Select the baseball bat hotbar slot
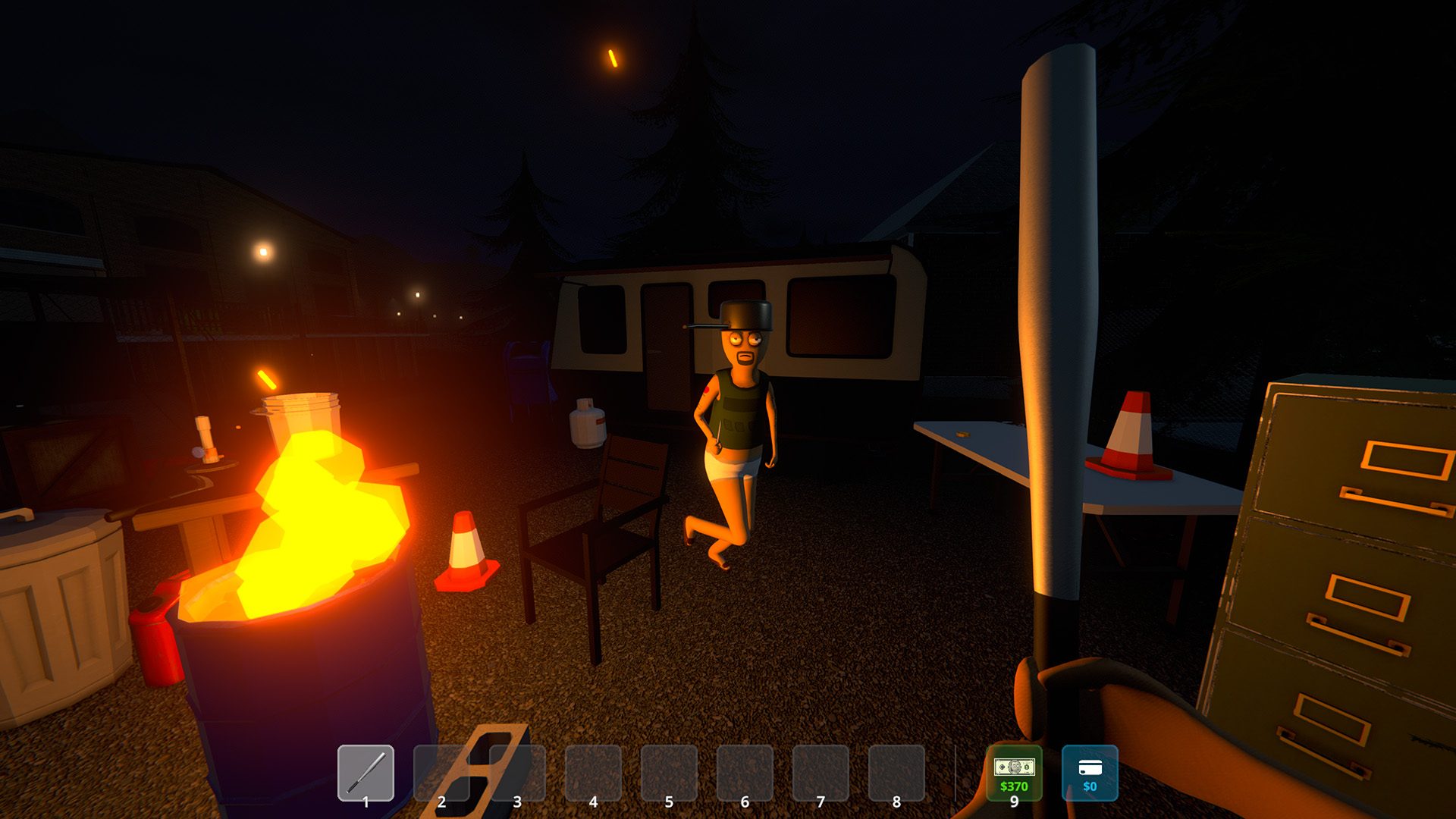This screenshot has height=819, width=1456. pyautogui.click(x=366, y=773)
